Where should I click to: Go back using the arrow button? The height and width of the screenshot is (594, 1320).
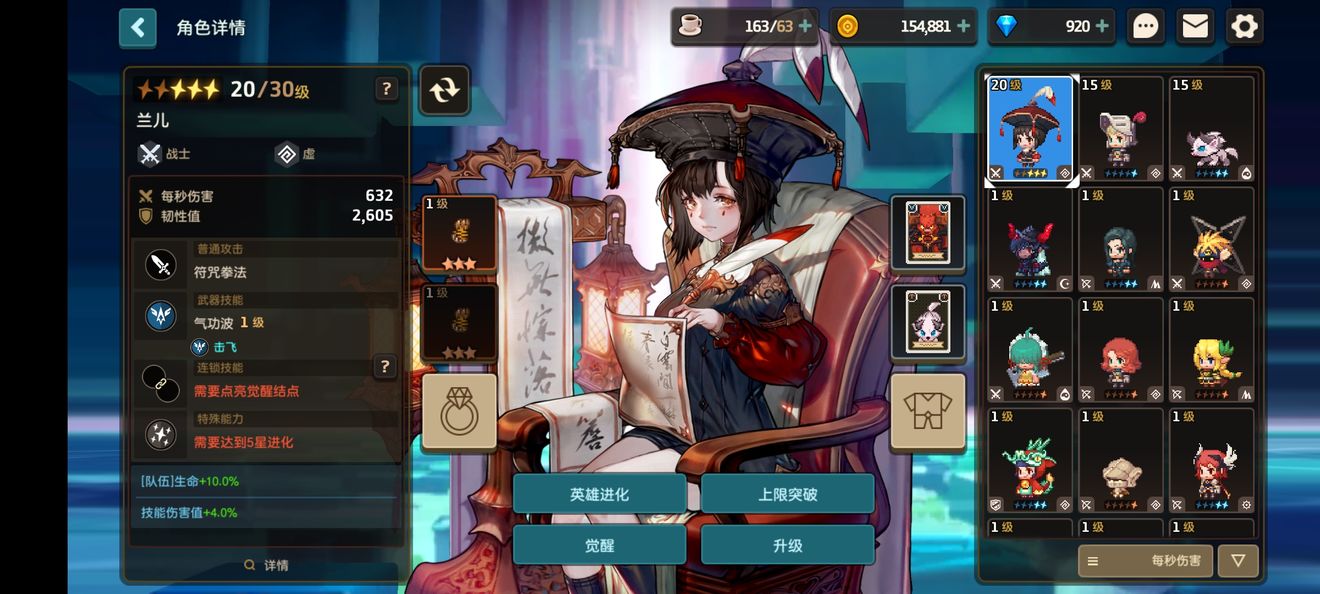click(x=137, y=28)
